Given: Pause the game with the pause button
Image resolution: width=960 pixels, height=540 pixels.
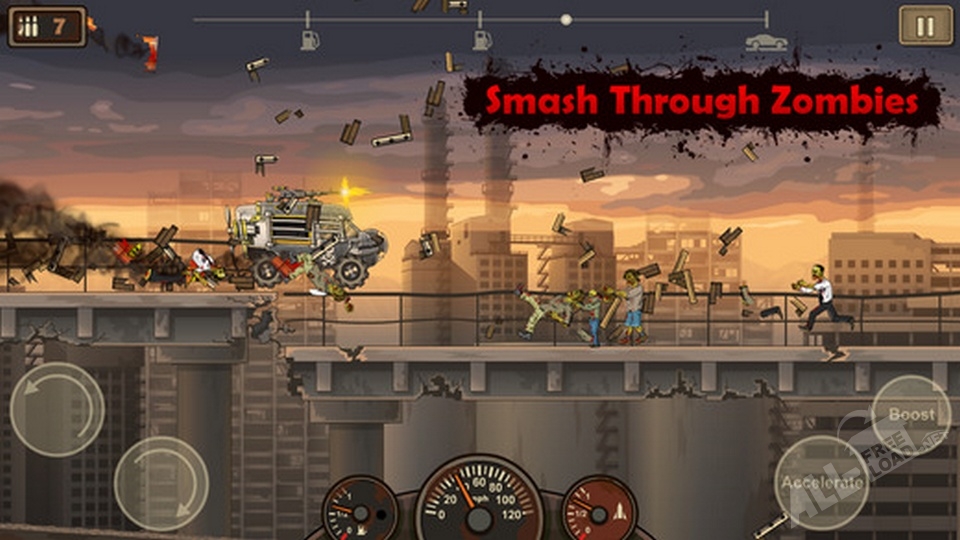Looking at the screenshot, I should click(x=925, y=25).
